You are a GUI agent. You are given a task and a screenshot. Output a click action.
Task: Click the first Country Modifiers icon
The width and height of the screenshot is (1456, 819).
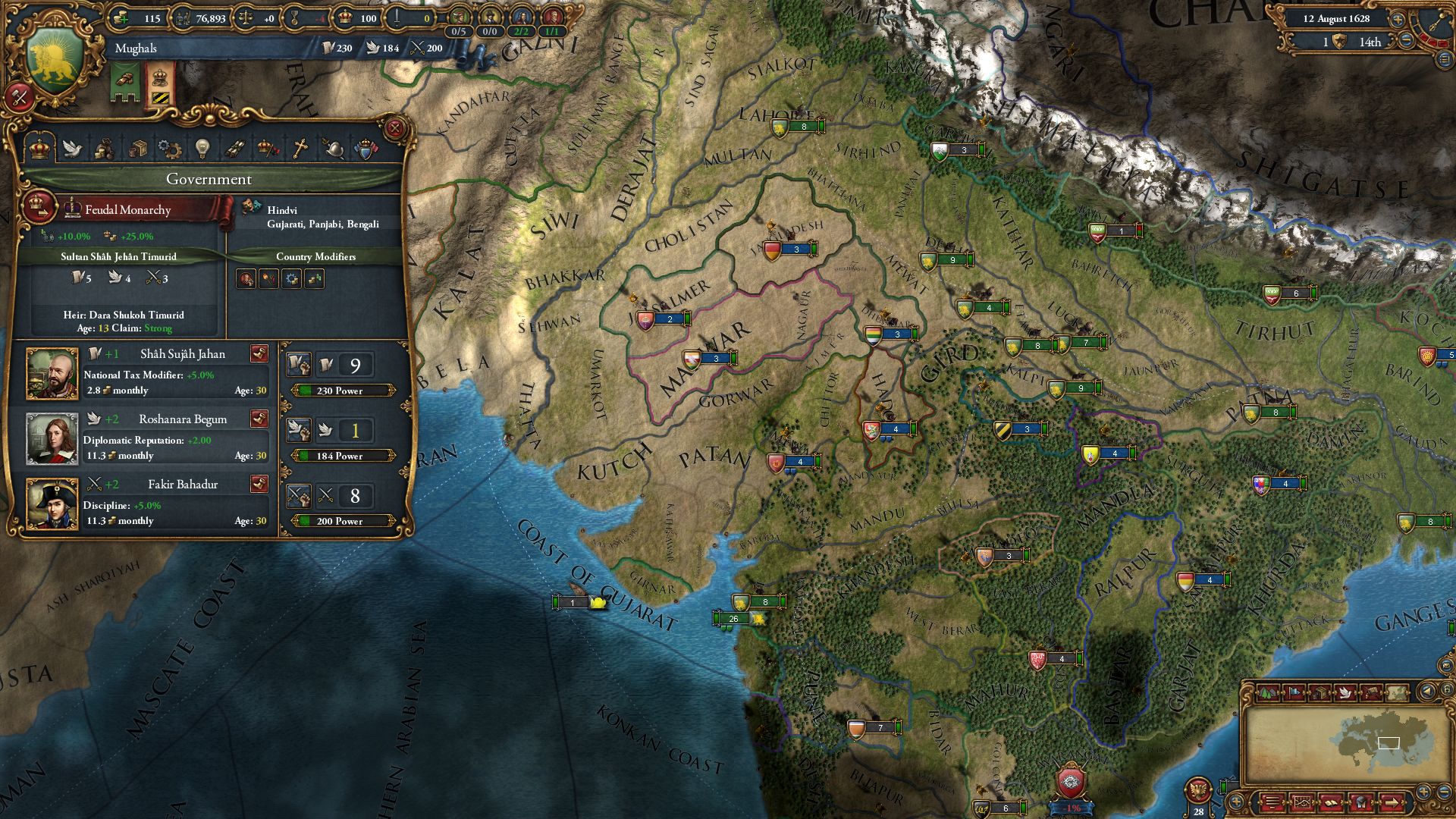click(x=244, y=280)
